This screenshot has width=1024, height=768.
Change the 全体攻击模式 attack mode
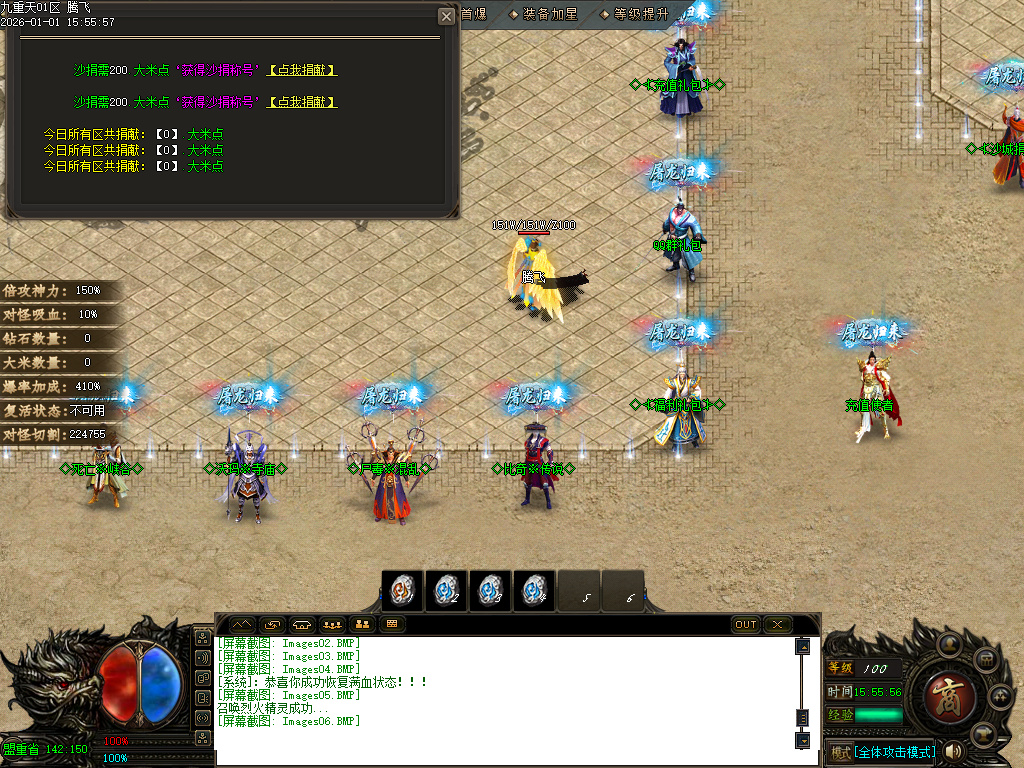[x=895, y=752]
